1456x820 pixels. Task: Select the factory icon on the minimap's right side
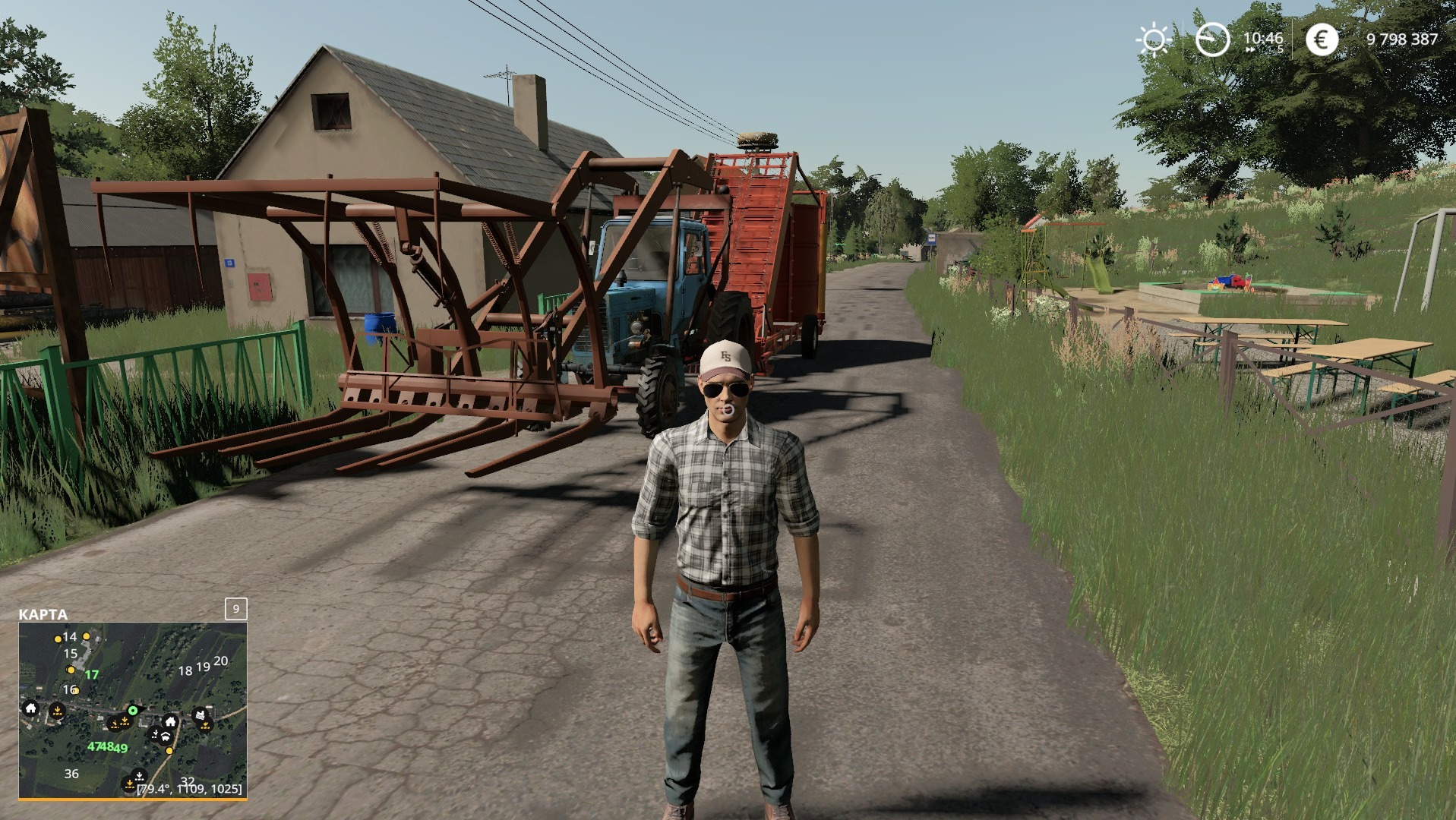point(200,714)
